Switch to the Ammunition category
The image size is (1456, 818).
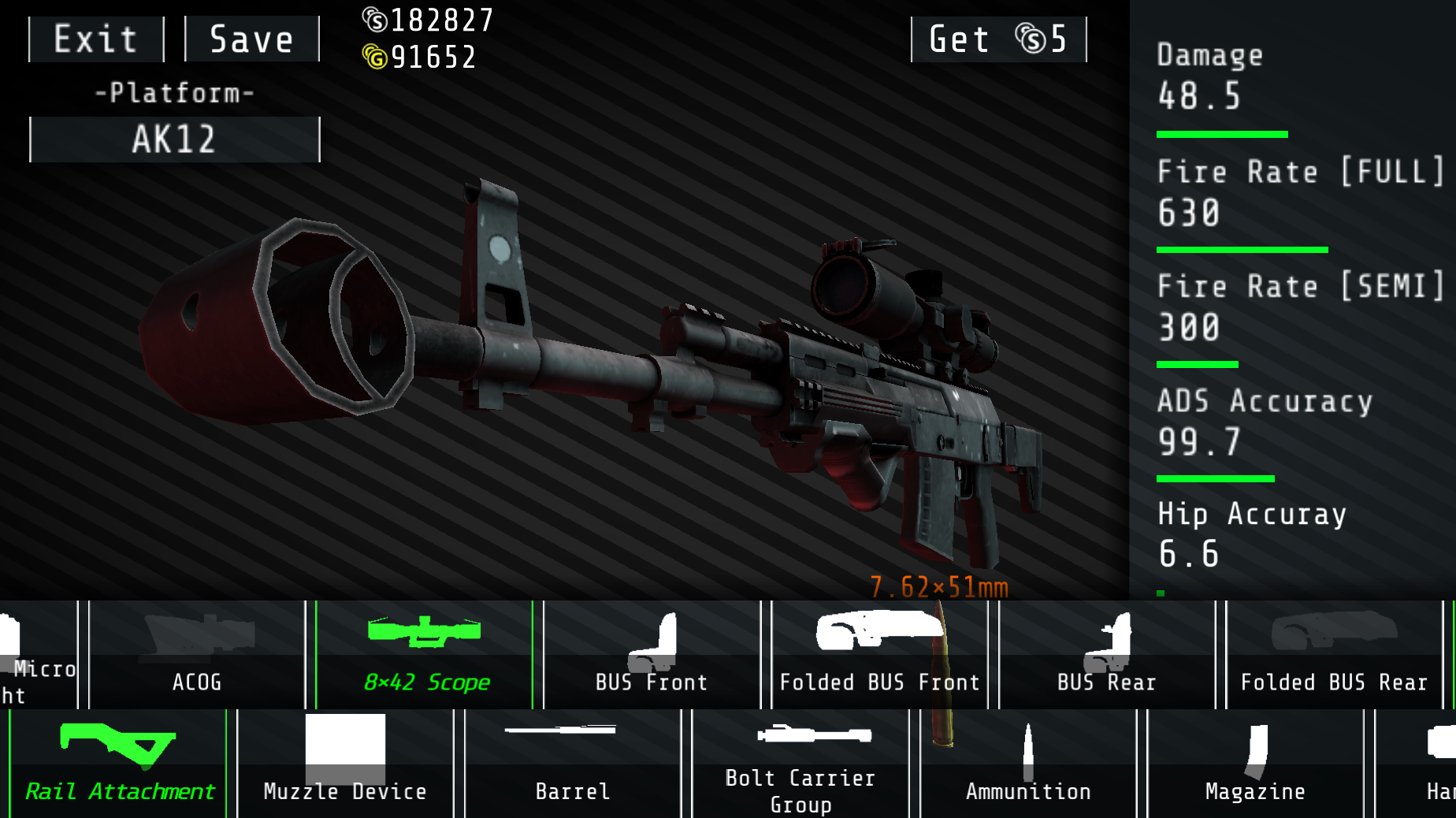[1027, 762]
